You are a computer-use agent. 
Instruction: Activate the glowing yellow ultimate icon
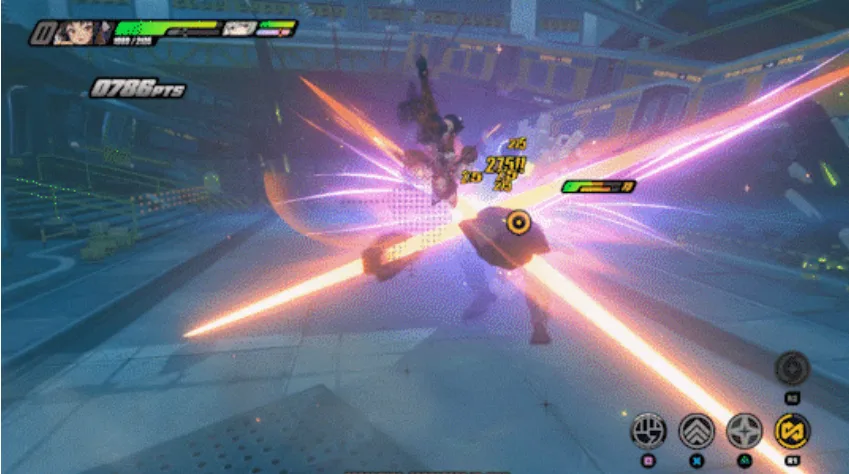click(x=793, y=431)
